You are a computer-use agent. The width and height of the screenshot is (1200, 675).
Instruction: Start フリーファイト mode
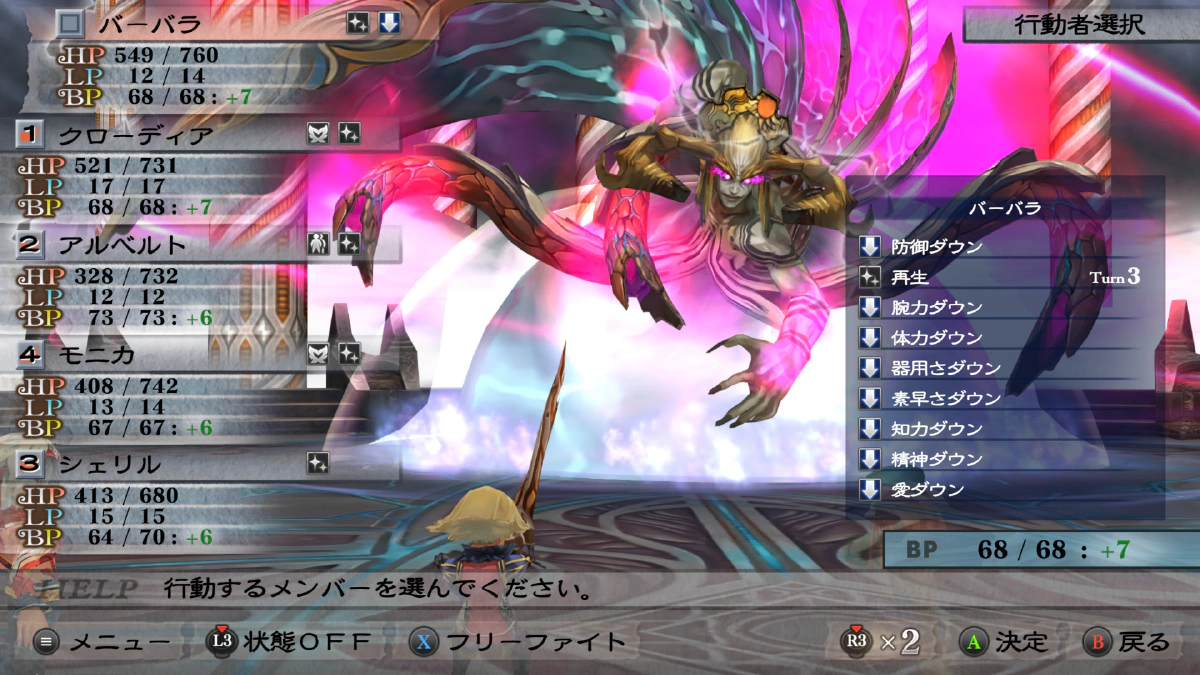point(520,642)
